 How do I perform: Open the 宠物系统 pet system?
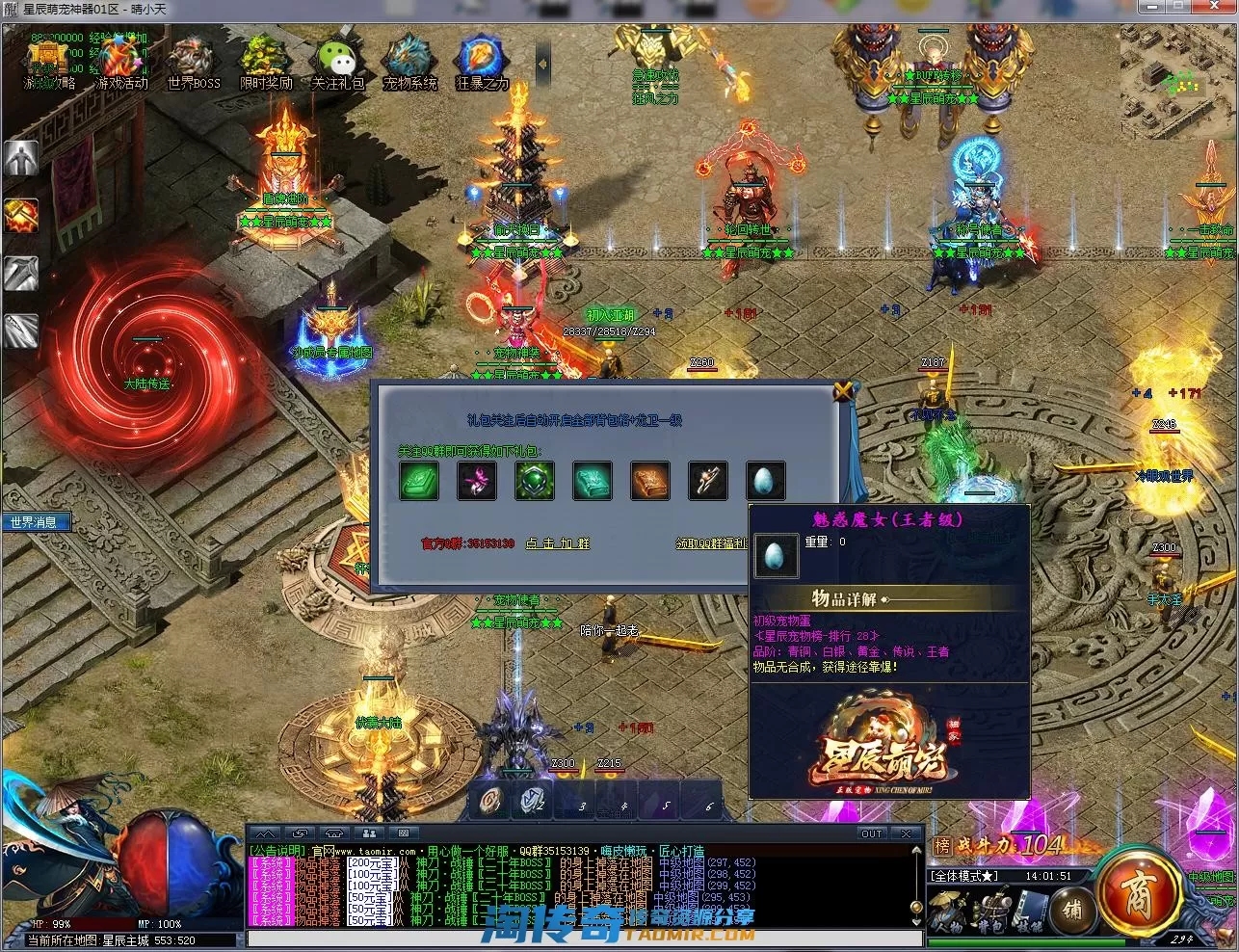410,62
